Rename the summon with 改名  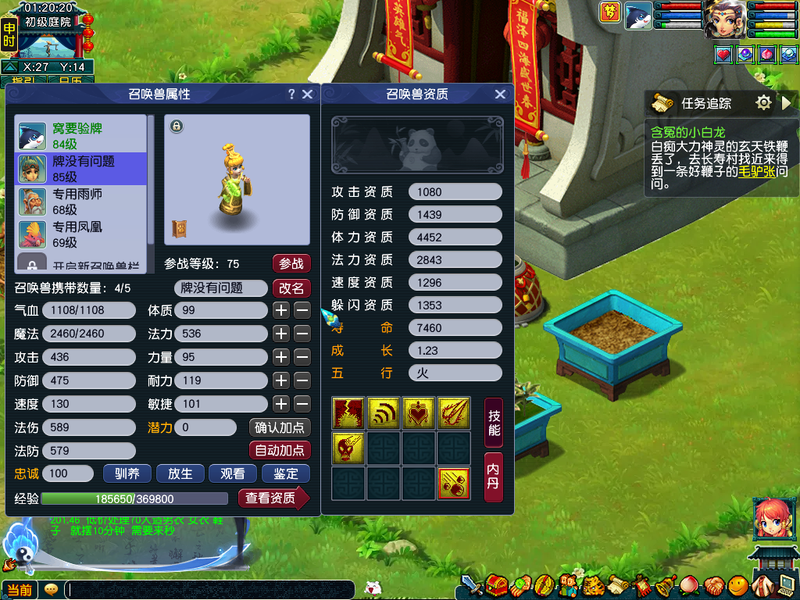coord(291,288)
